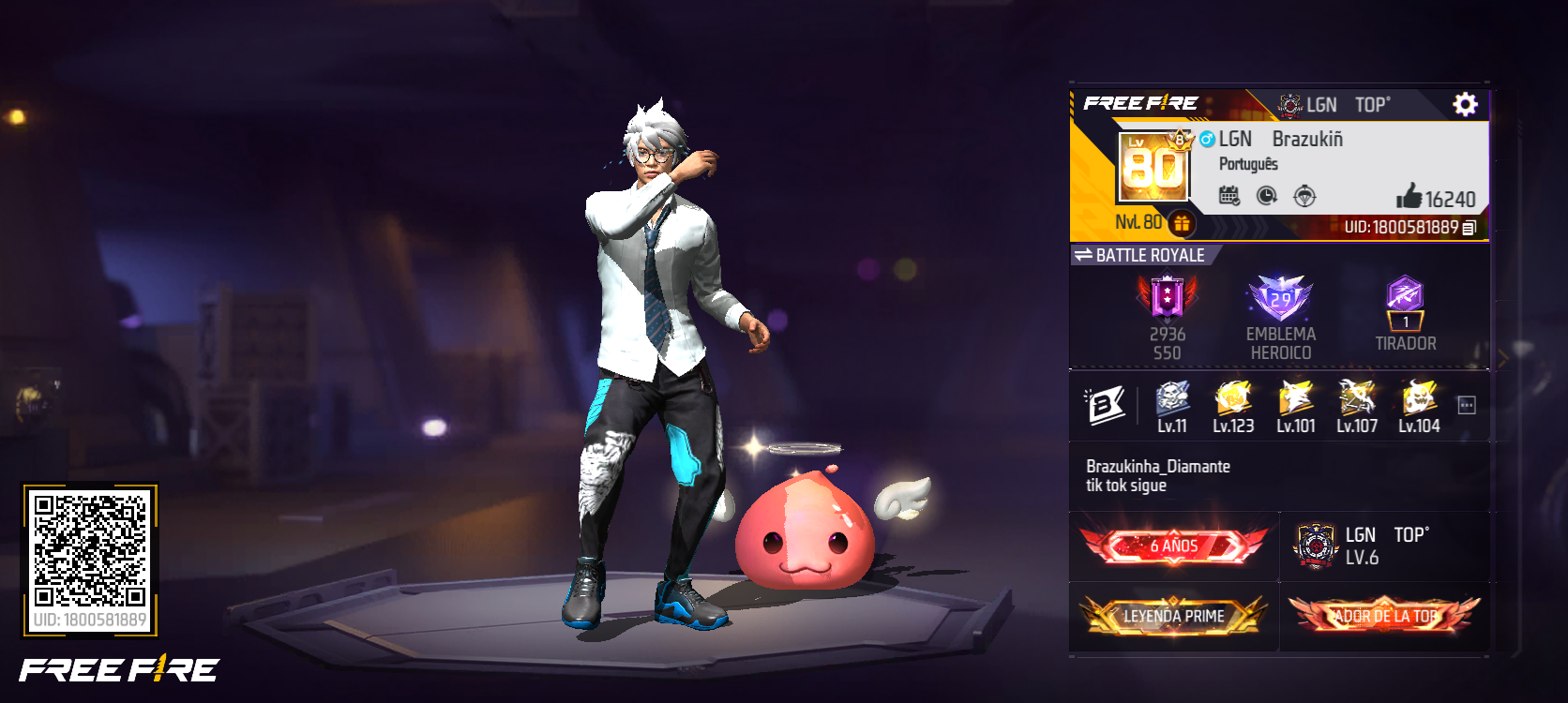Image resolution: width=1568 pixels, height=703 pixels.
Task: Select the Lv.123 pass badge
Action: pyautogui.click(x=1232, y=407)
